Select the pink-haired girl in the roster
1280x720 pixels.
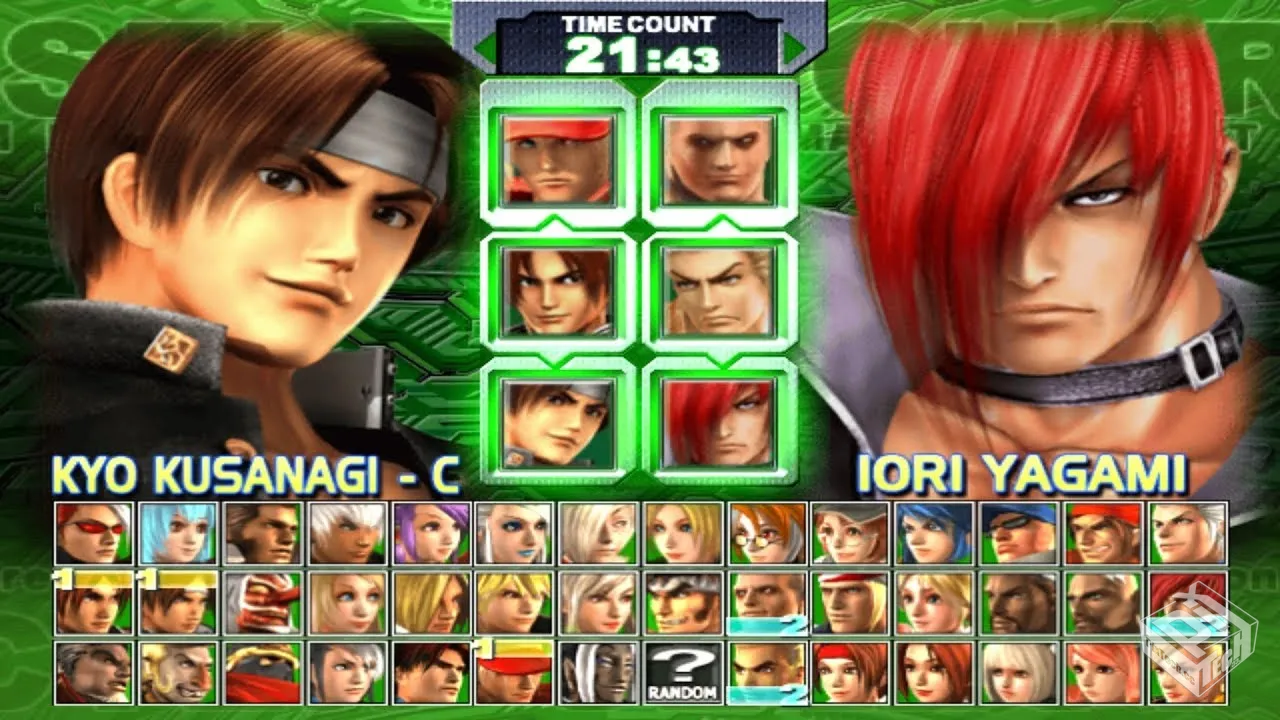1104,672
